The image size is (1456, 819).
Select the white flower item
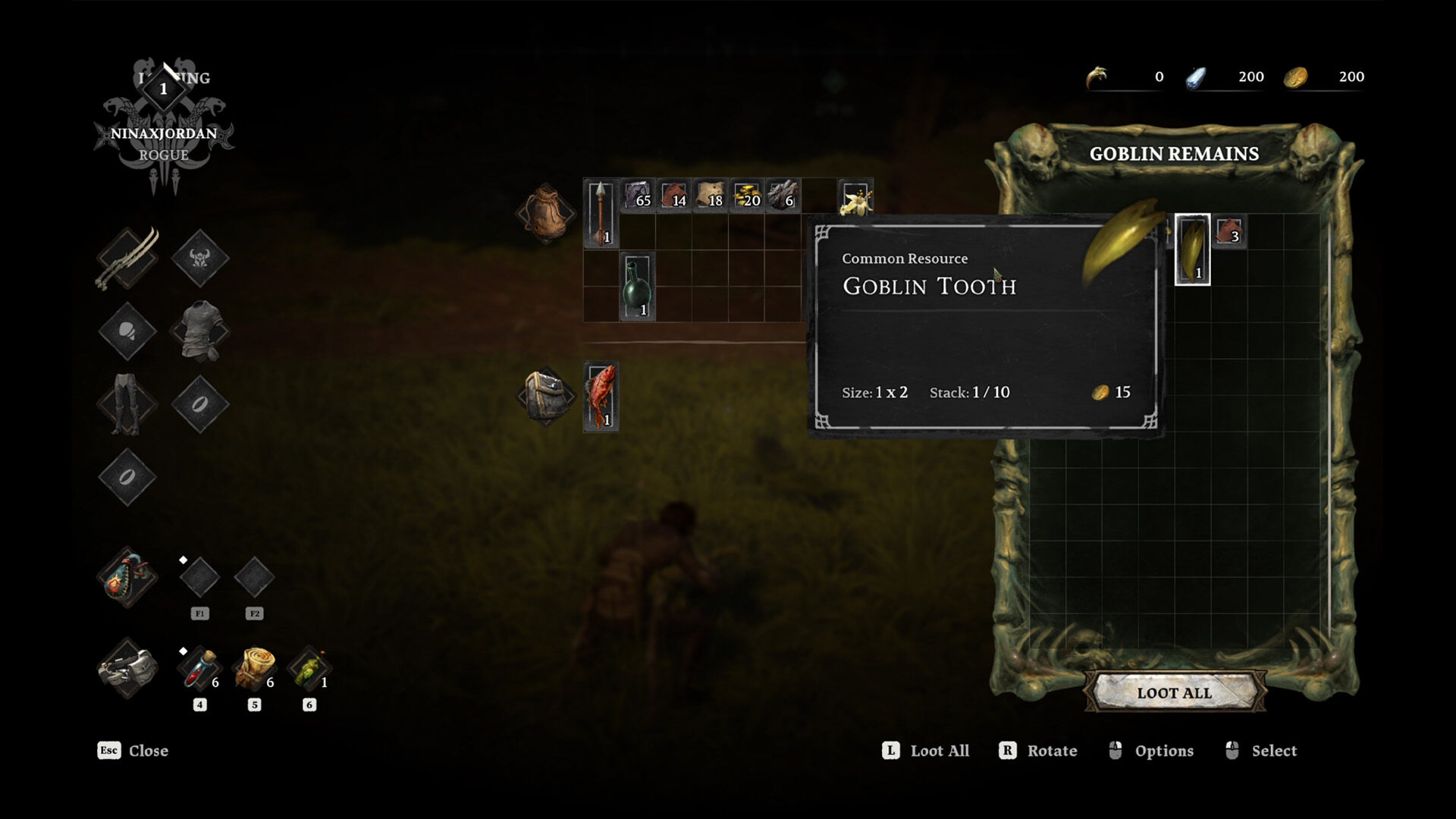(x=856, y=197)
